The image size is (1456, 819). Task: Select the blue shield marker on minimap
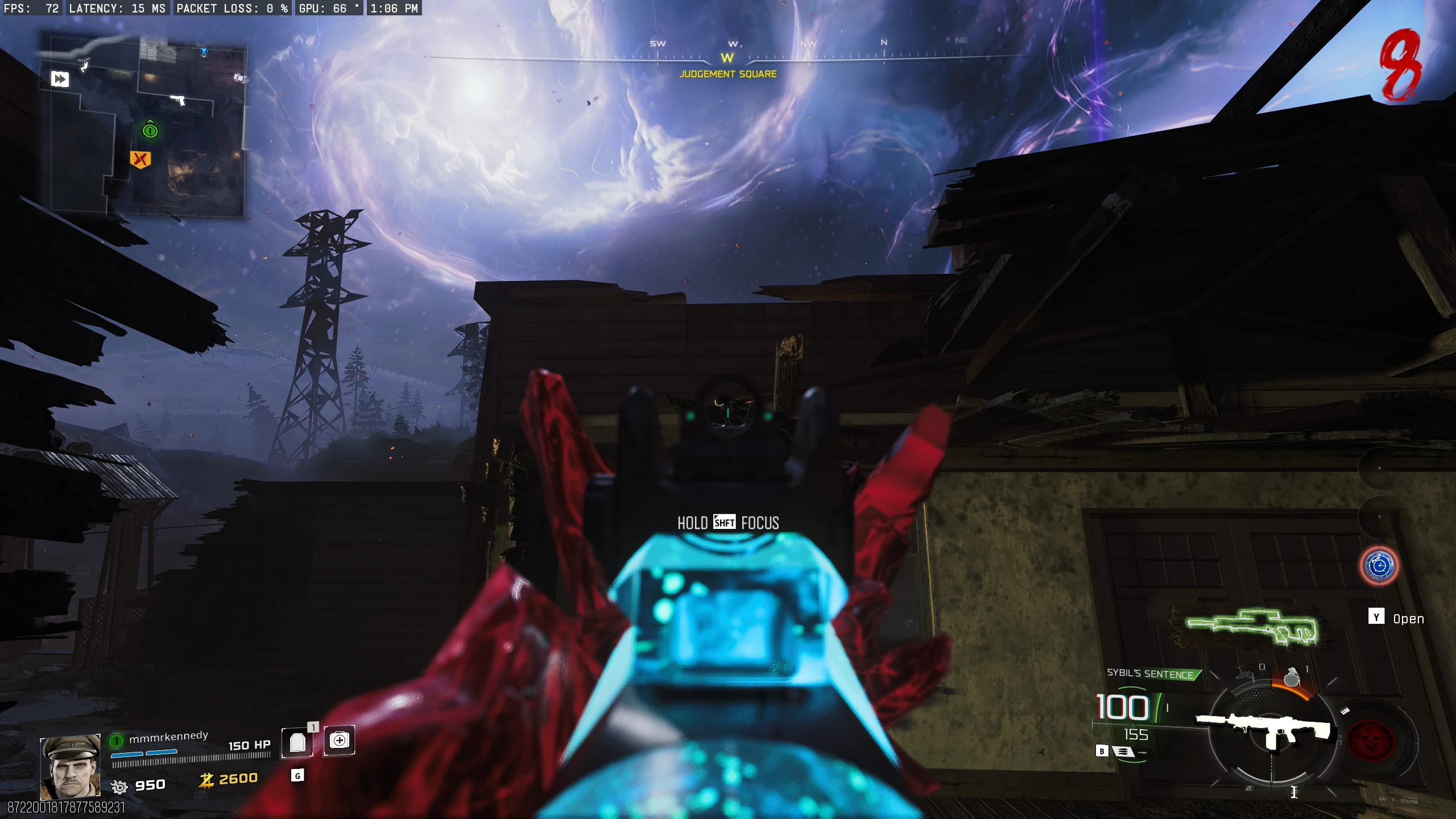click(204, 52)
